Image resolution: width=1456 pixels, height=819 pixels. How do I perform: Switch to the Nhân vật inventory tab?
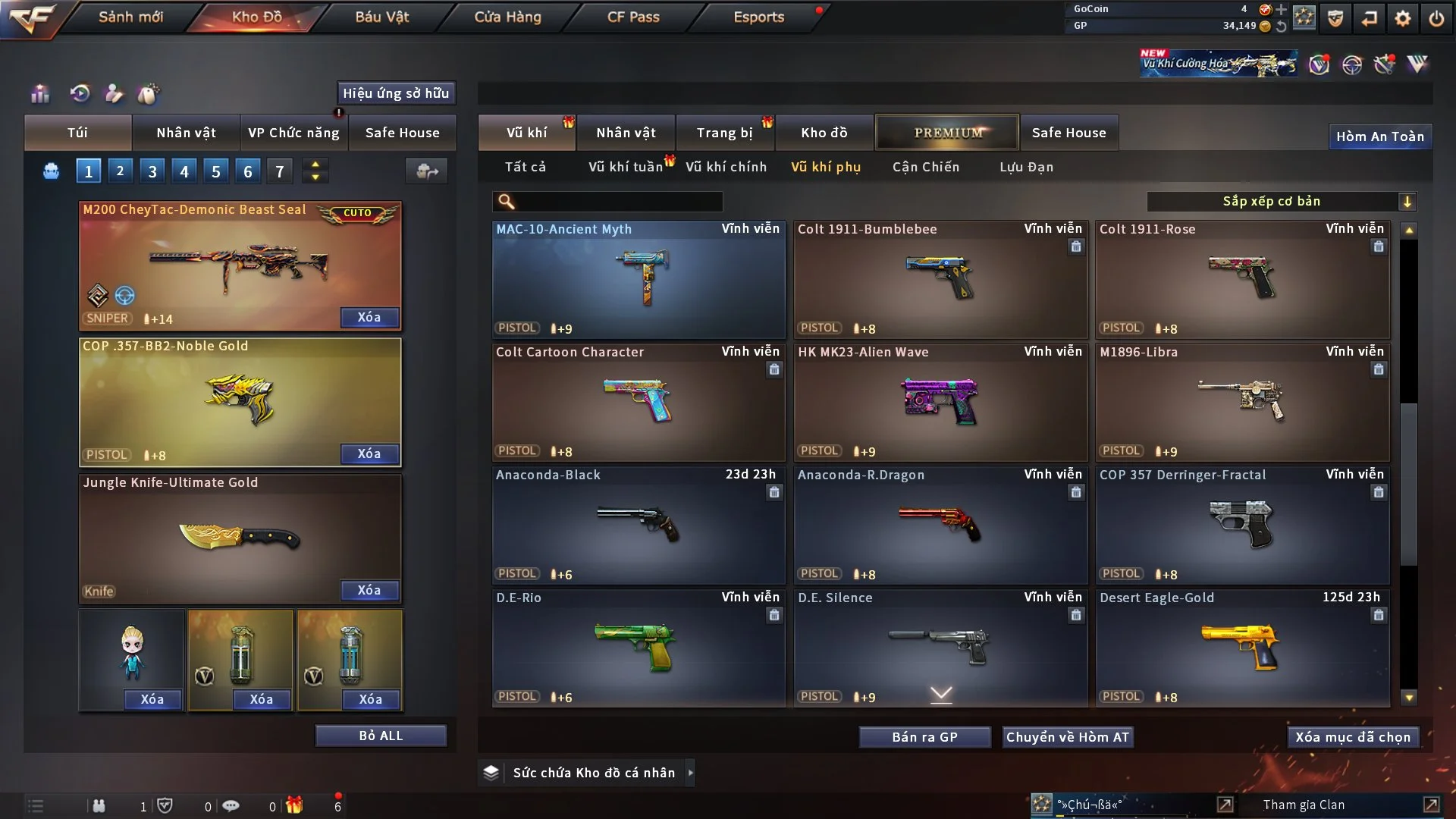626,133
